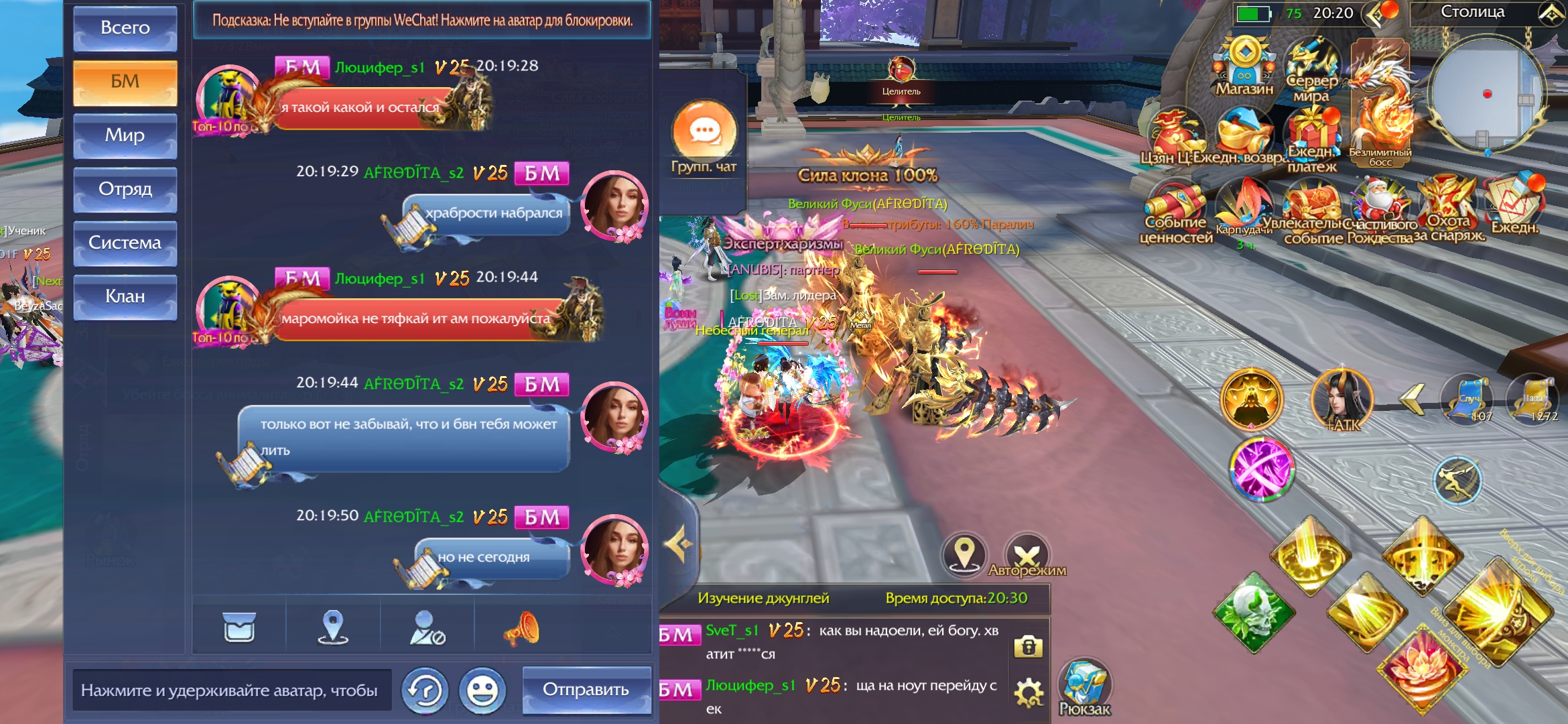Image resolution: width=1568 pixels, height=724 pixels.
Task: Activate the purple slash skill orb
Action: tap(1261, 469)
